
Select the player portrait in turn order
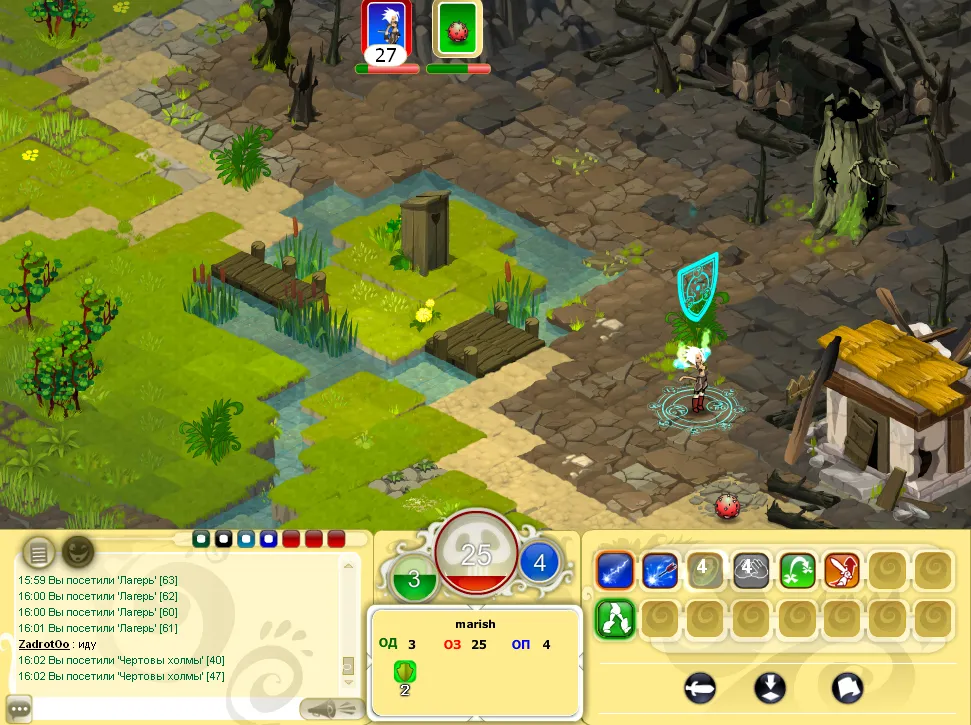pyautogui.click(x=387, y=30)
